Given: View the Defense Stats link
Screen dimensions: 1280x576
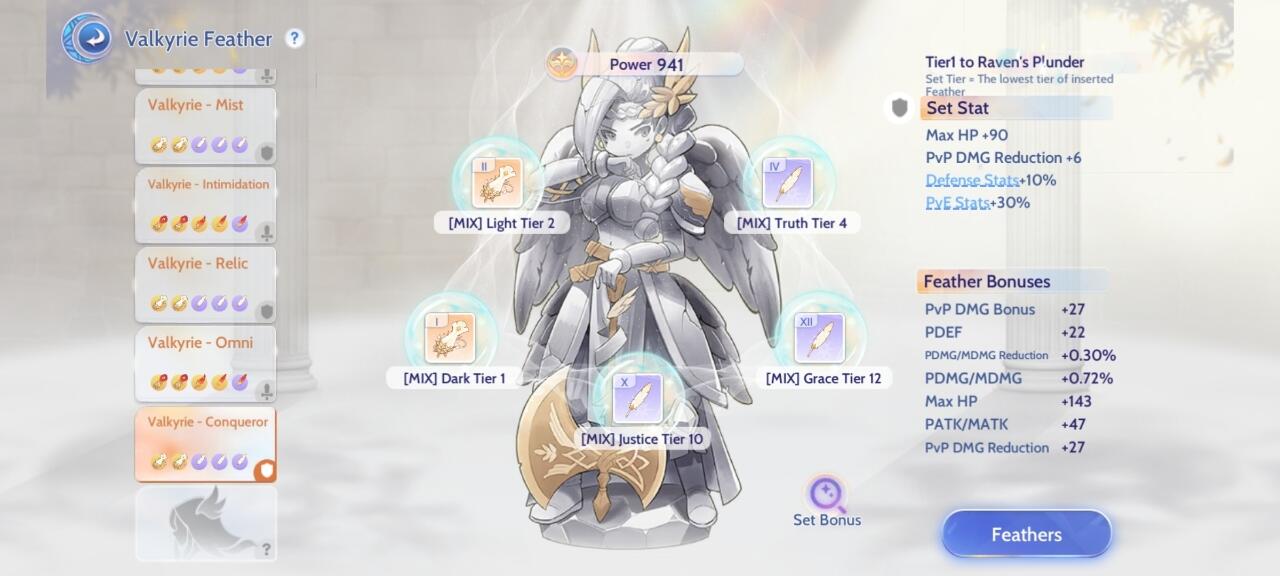Looking at the screenshot, I should pos(972,180).
